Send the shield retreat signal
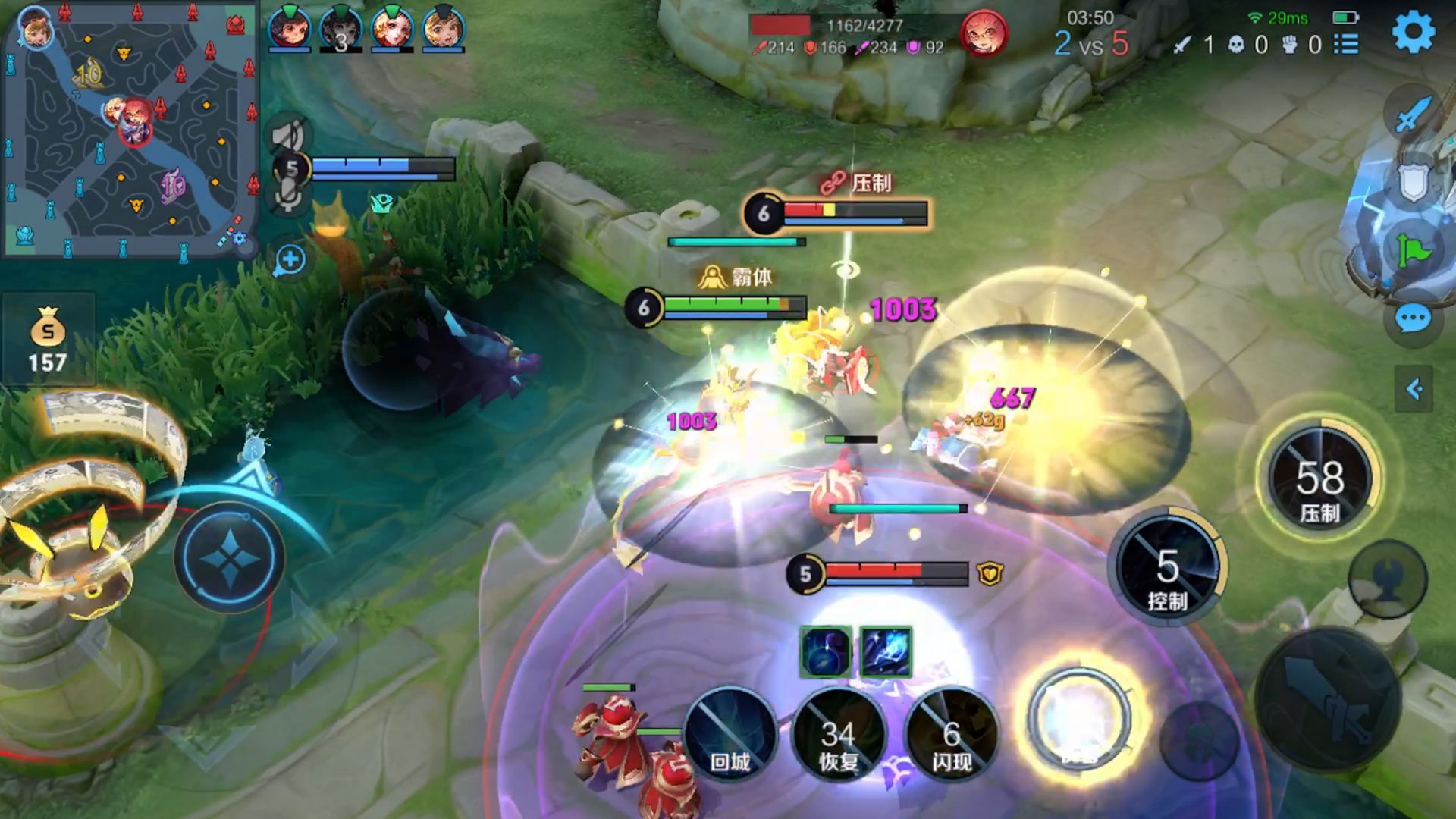1456x819 pixels. point(1412,182)
